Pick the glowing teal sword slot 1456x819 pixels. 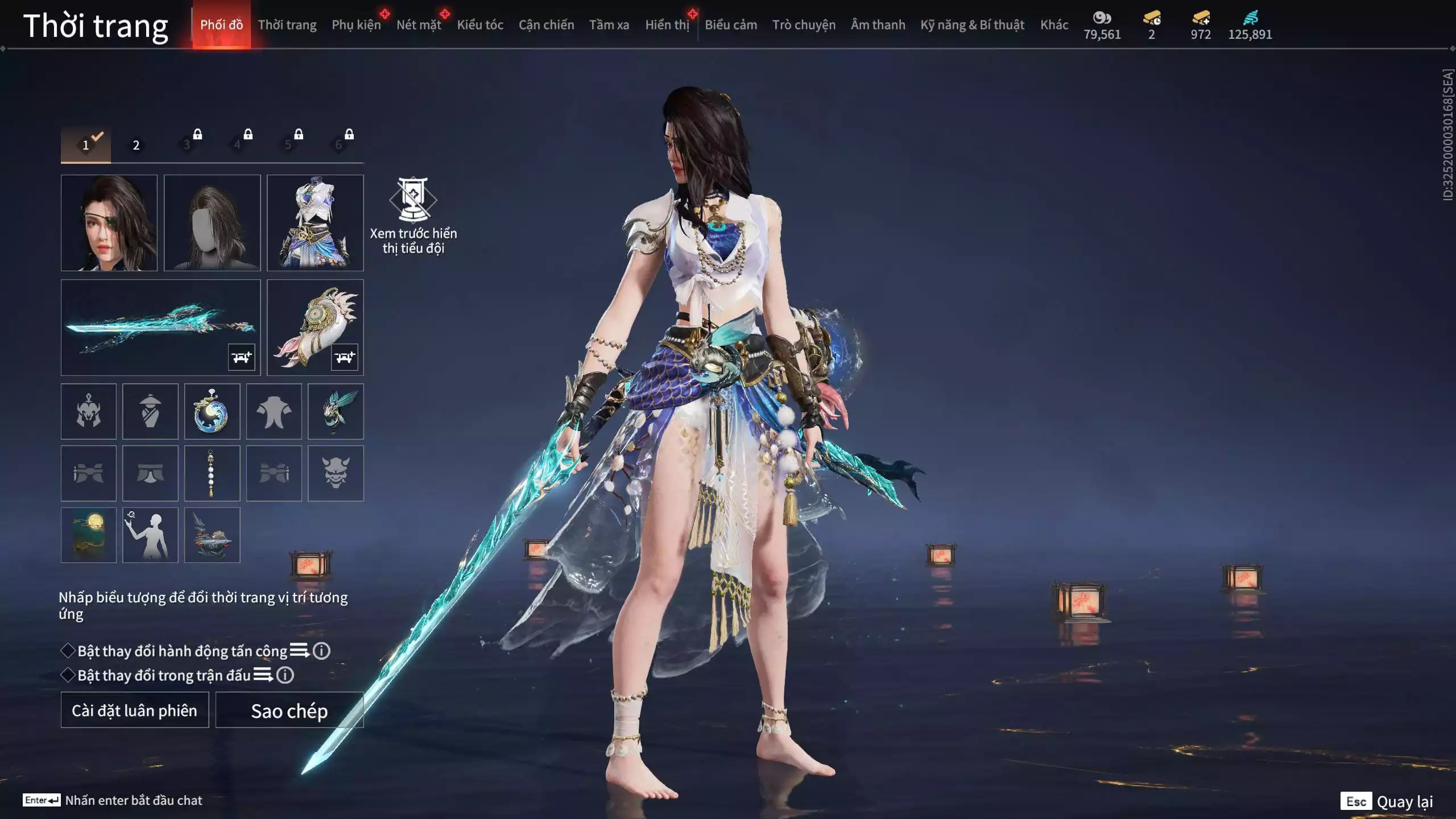[160, 327]
